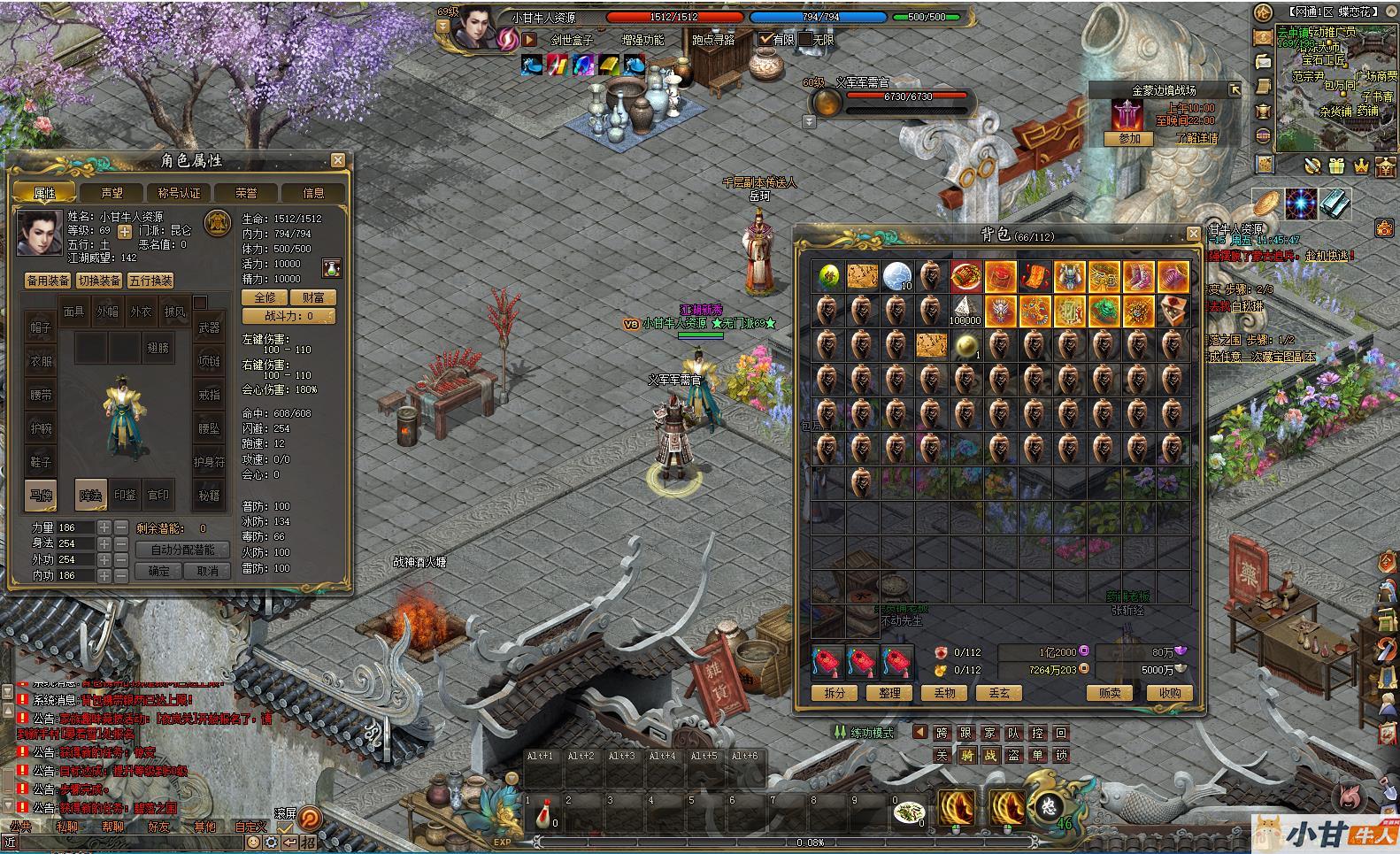
Task: Click the 整理 sort button in the bag
Action: pyautogui.click(x=889, y=693)
